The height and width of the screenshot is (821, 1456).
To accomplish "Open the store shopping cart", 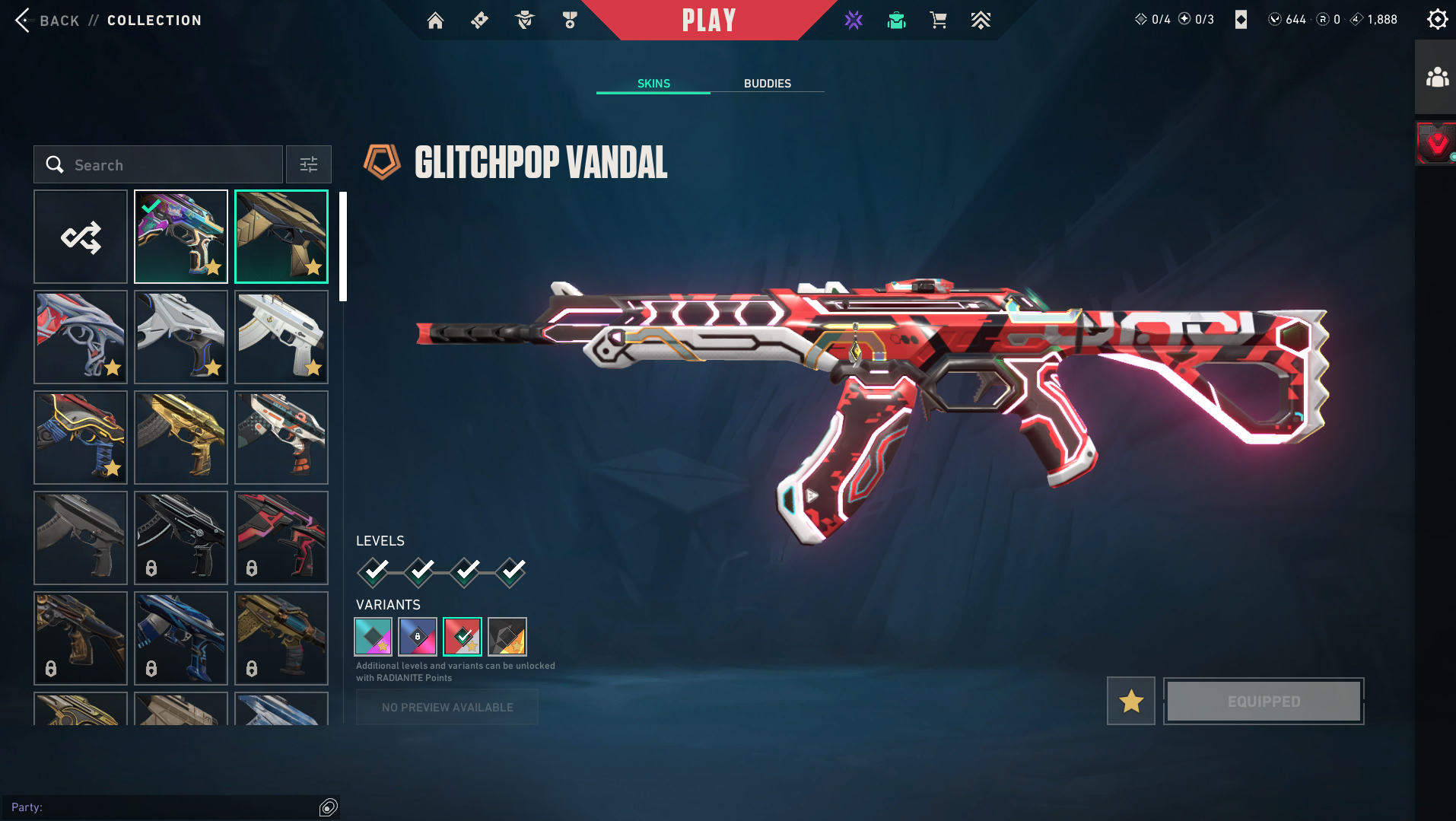I will [x=938, y=21].
